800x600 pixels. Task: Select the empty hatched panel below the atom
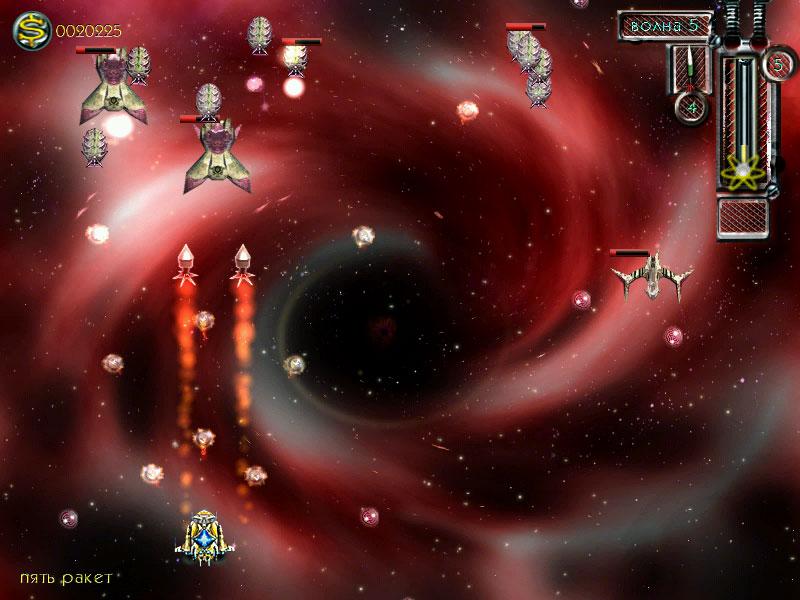tap(743, 216)
